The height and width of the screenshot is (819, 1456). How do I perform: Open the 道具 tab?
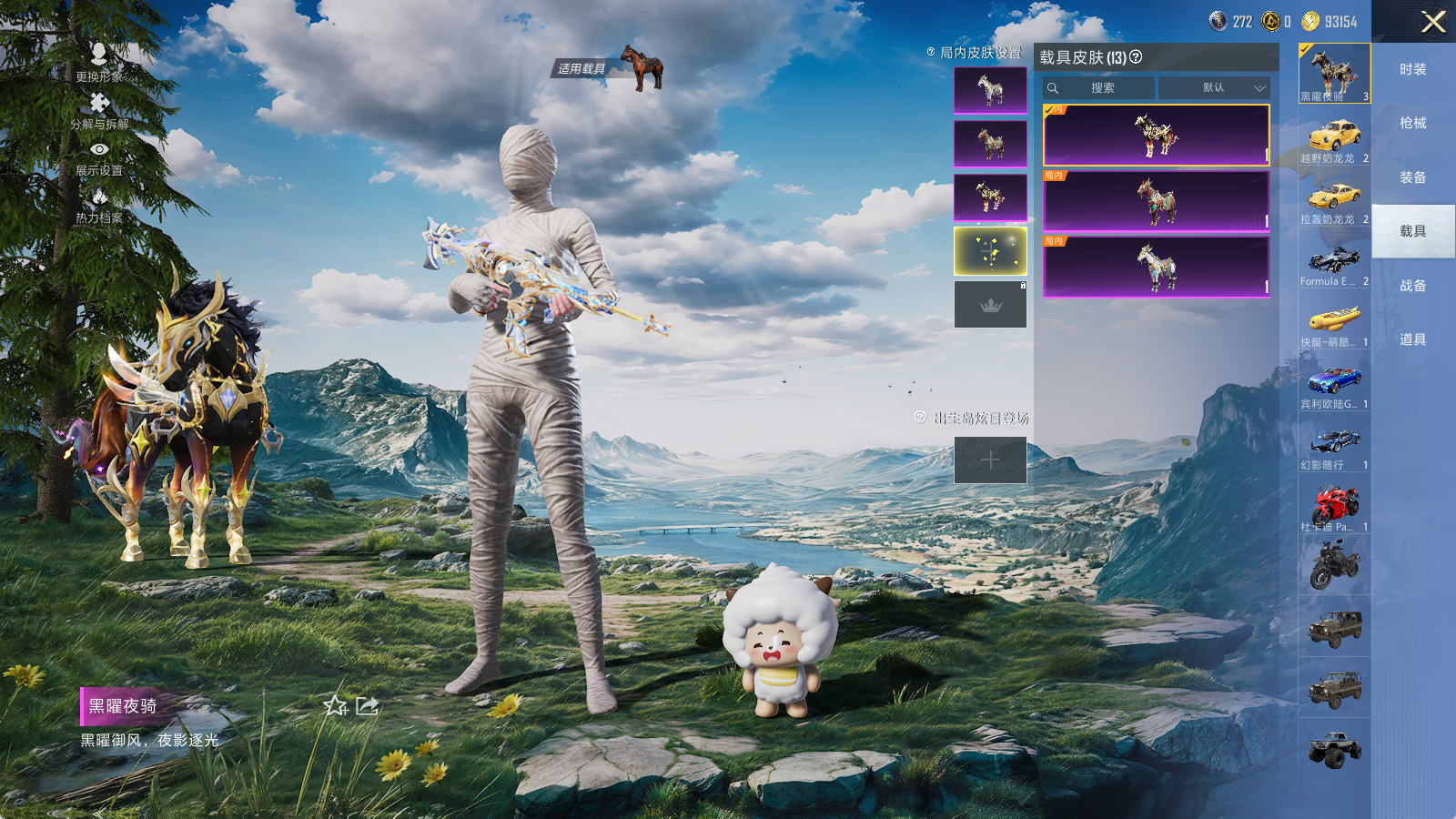coord(1412,339)
